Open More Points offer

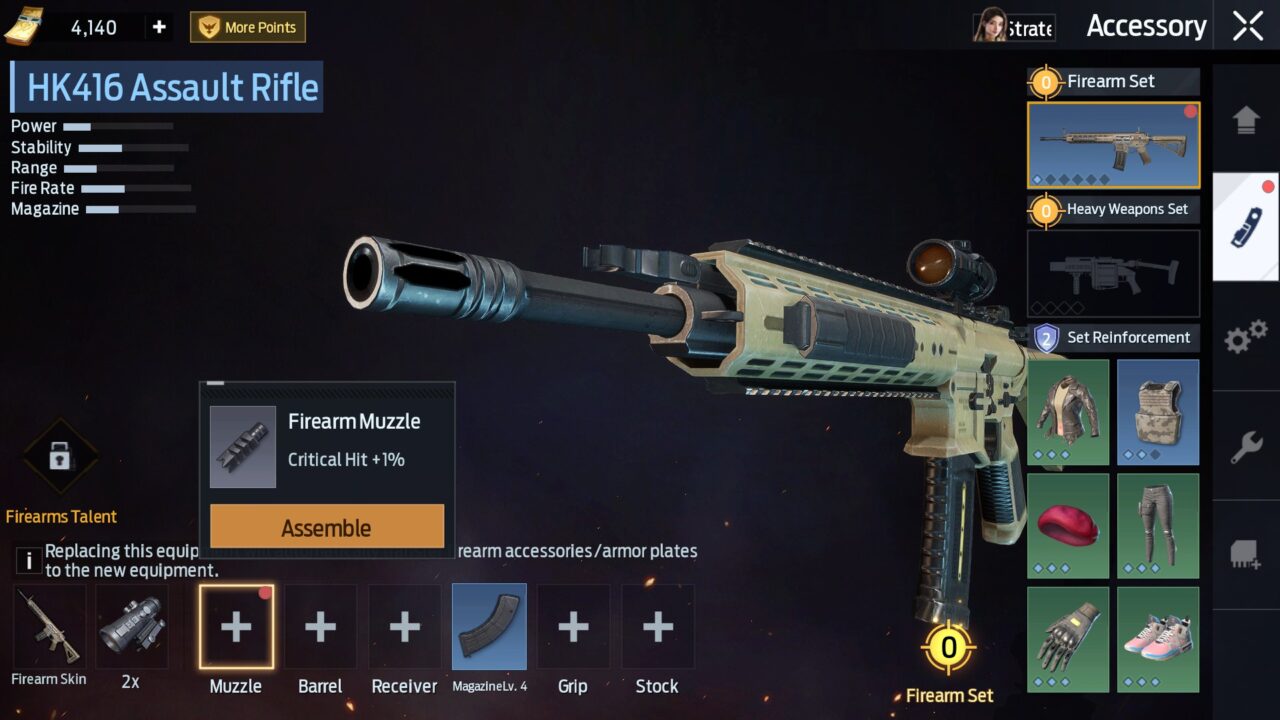point(248,27)
